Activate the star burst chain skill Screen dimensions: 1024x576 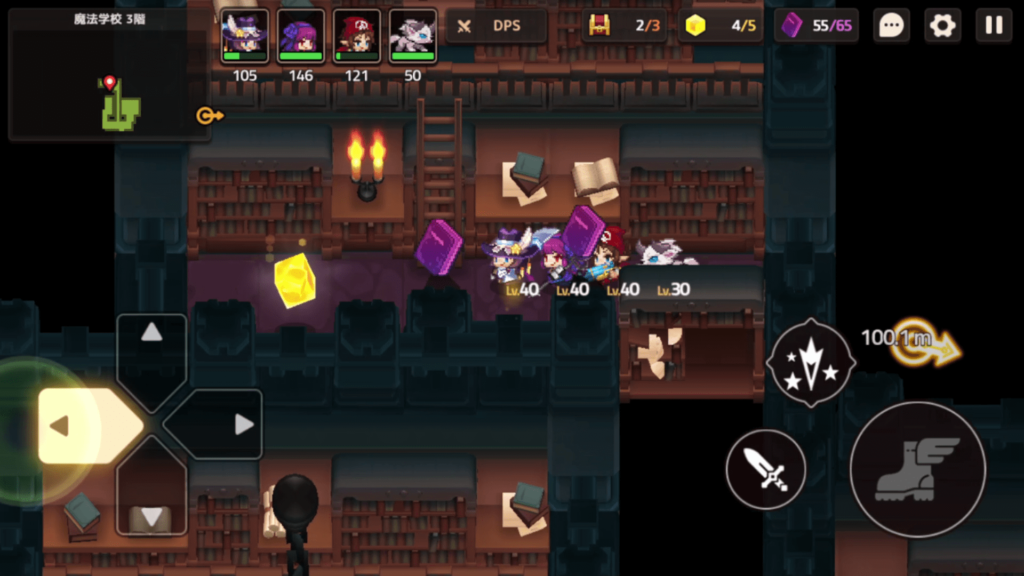click(x=810, y=363)
